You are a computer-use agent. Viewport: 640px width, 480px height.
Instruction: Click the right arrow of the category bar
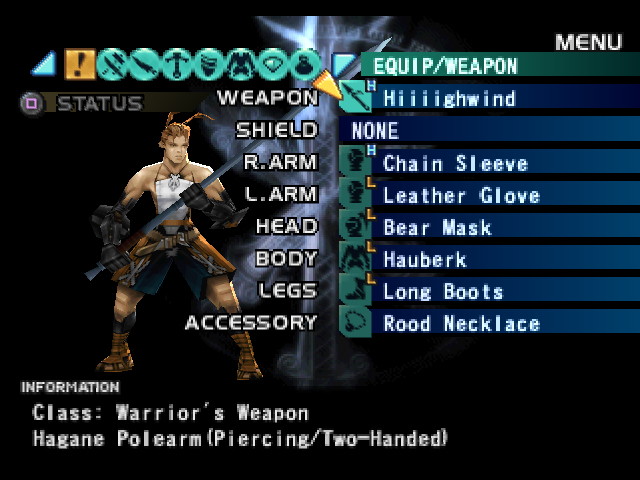(x=342, y=65)
